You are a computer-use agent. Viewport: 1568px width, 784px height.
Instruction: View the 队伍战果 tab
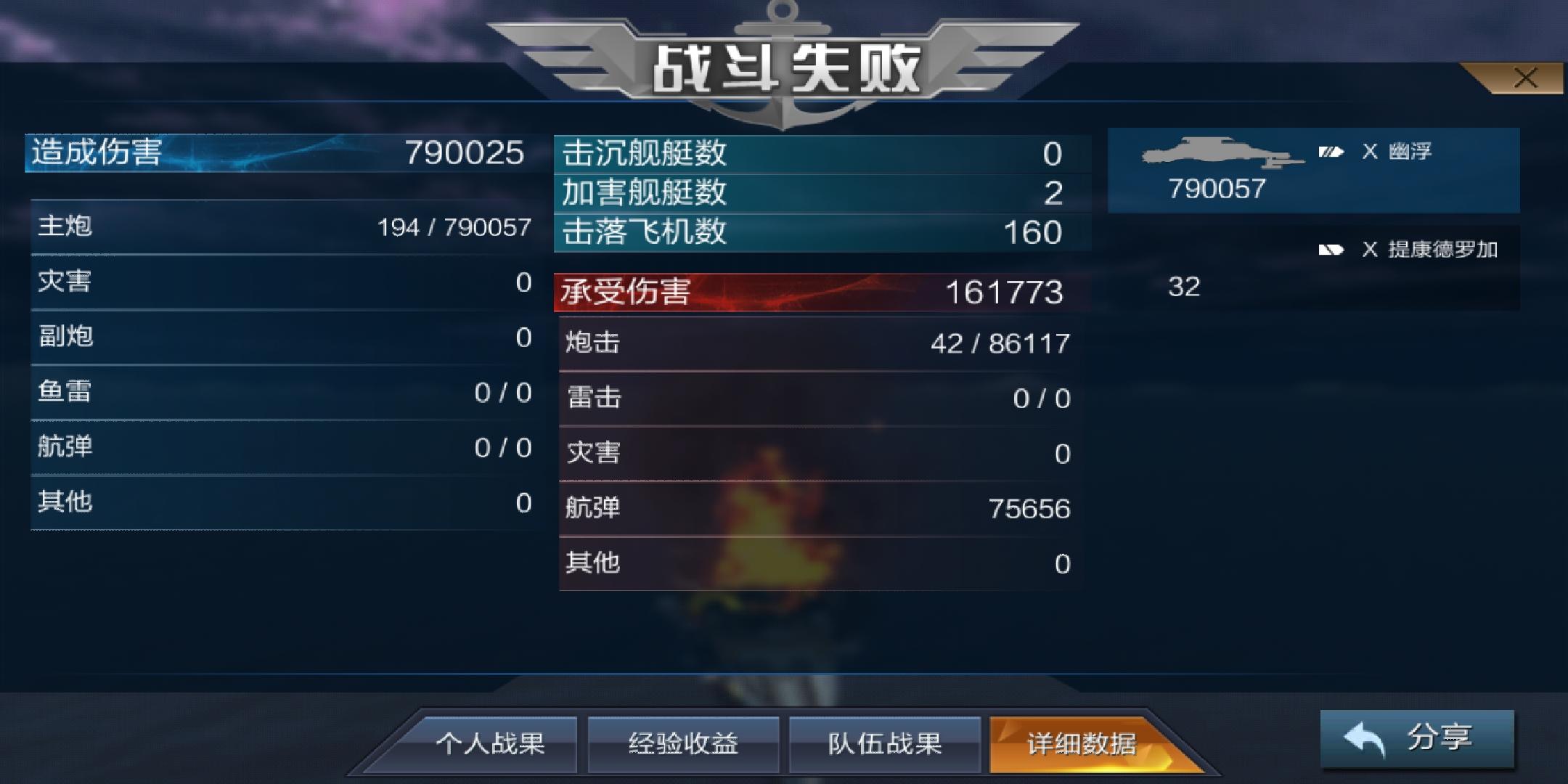[885, 742]
